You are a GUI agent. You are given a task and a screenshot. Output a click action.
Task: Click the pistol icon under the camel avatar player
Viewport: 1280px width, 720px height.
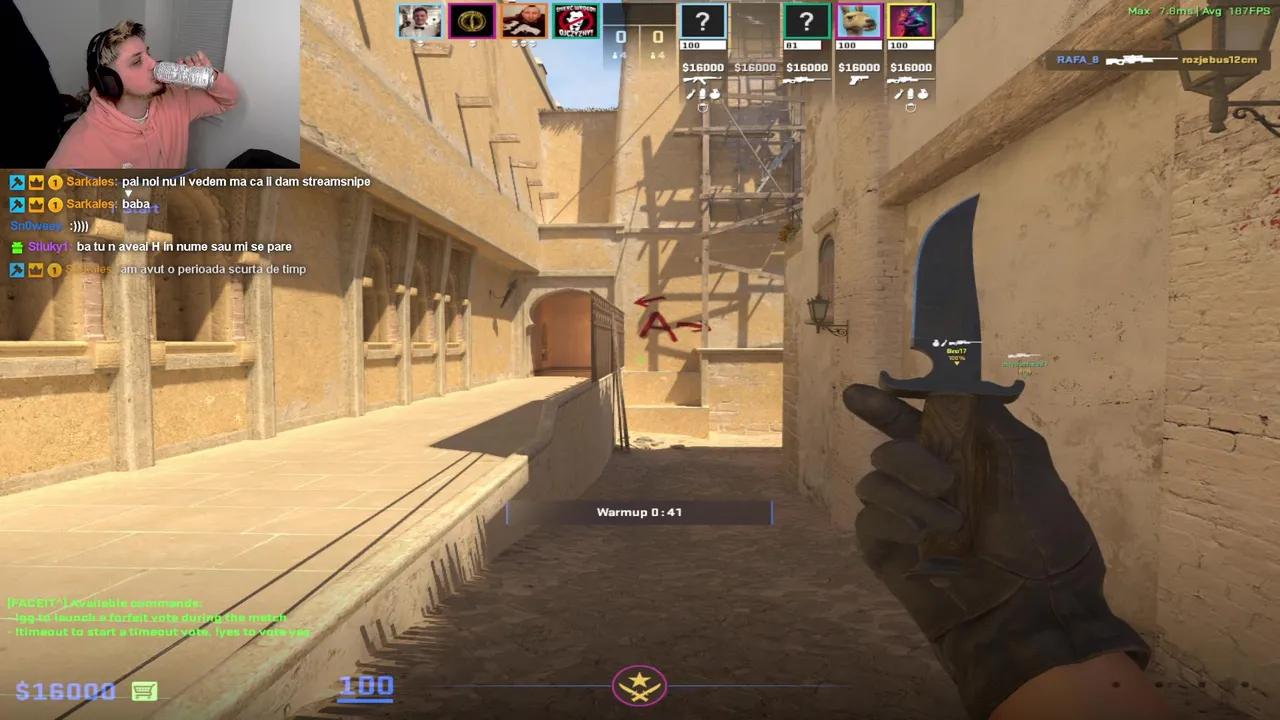(x=858, y=80)
